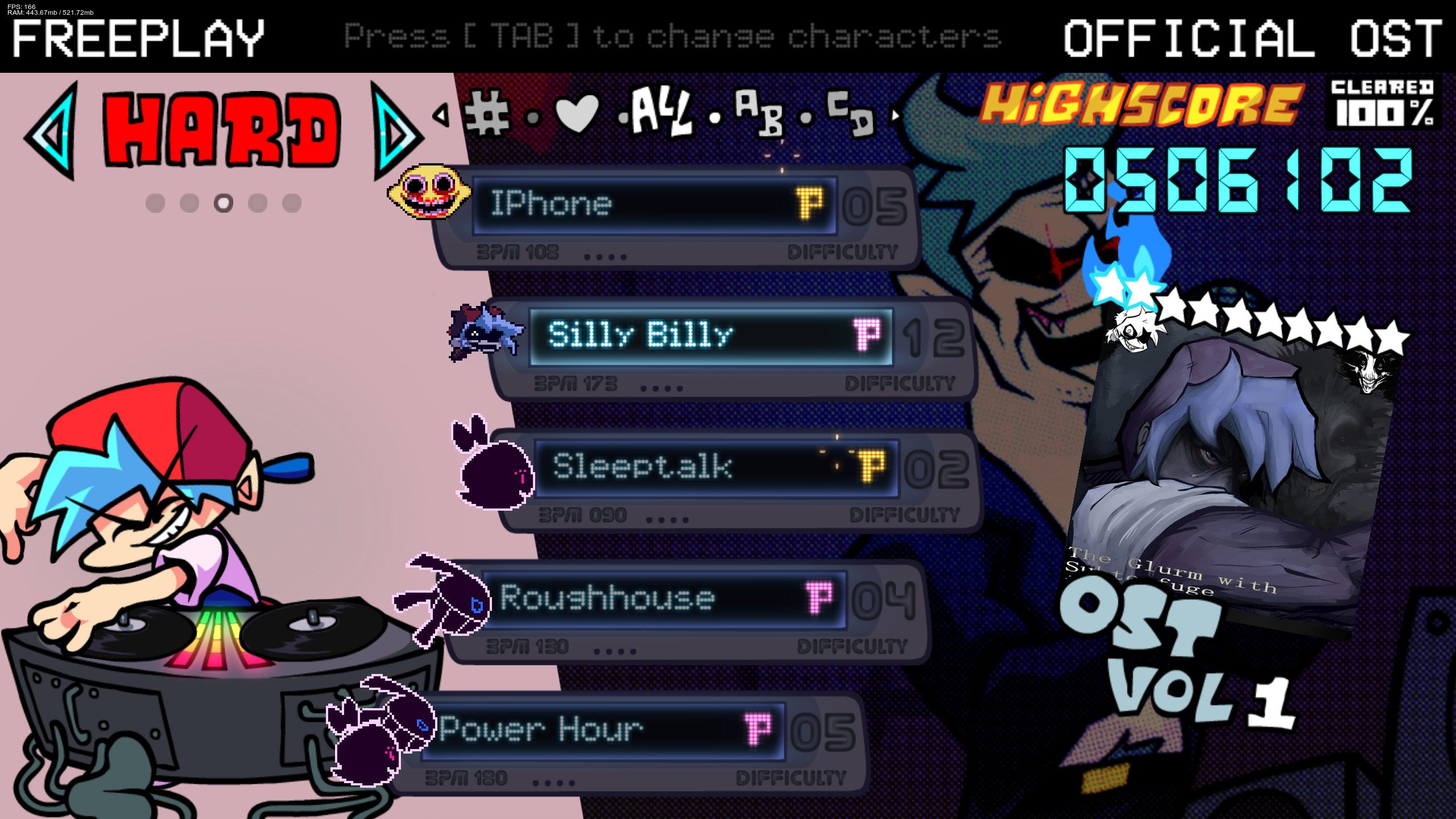
Task: Switch to the ALL songs filter tab
Action: tap(663, 114)
